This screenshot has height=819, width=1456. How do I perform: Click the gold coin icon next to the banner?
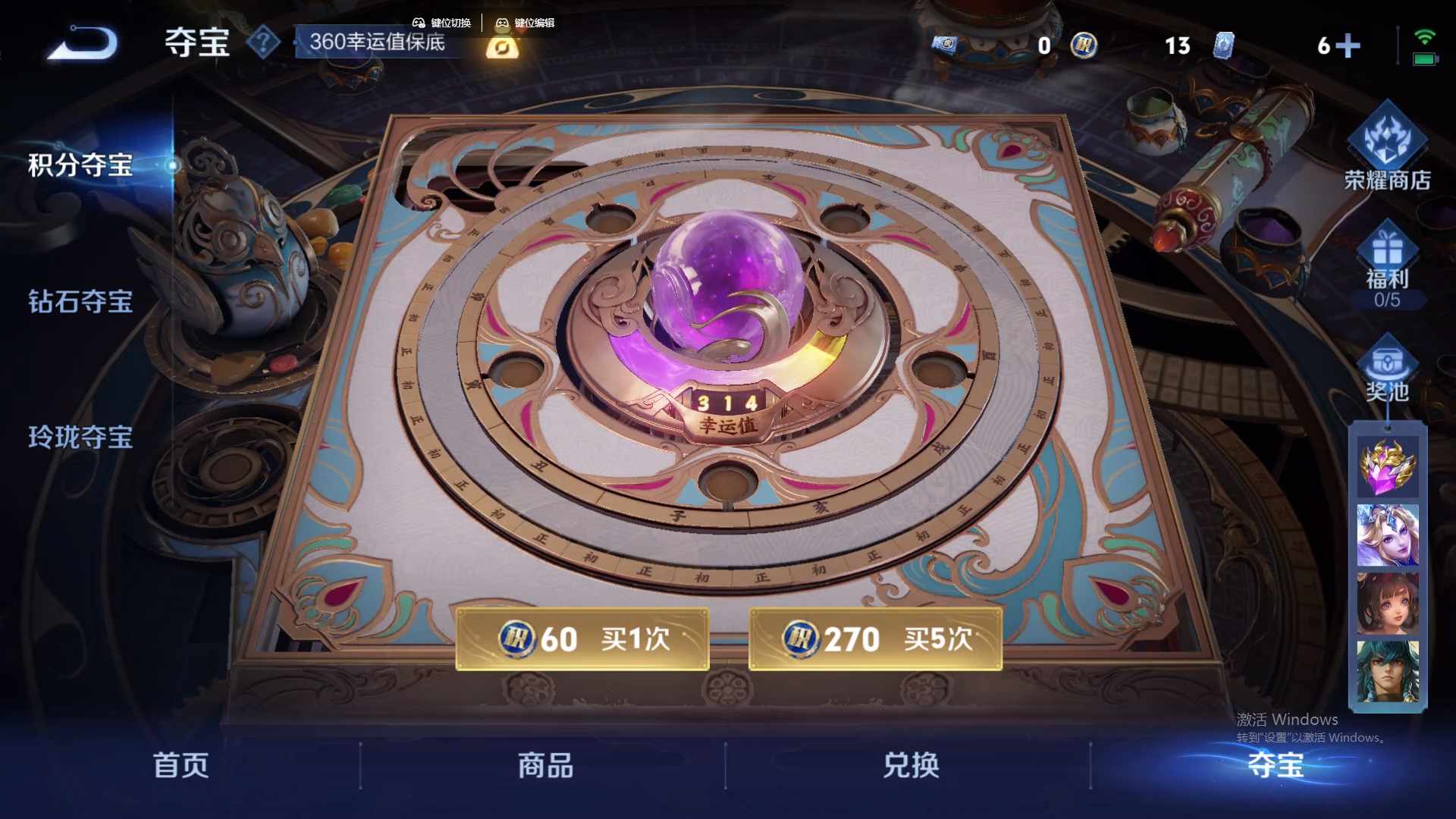(502, 47)
